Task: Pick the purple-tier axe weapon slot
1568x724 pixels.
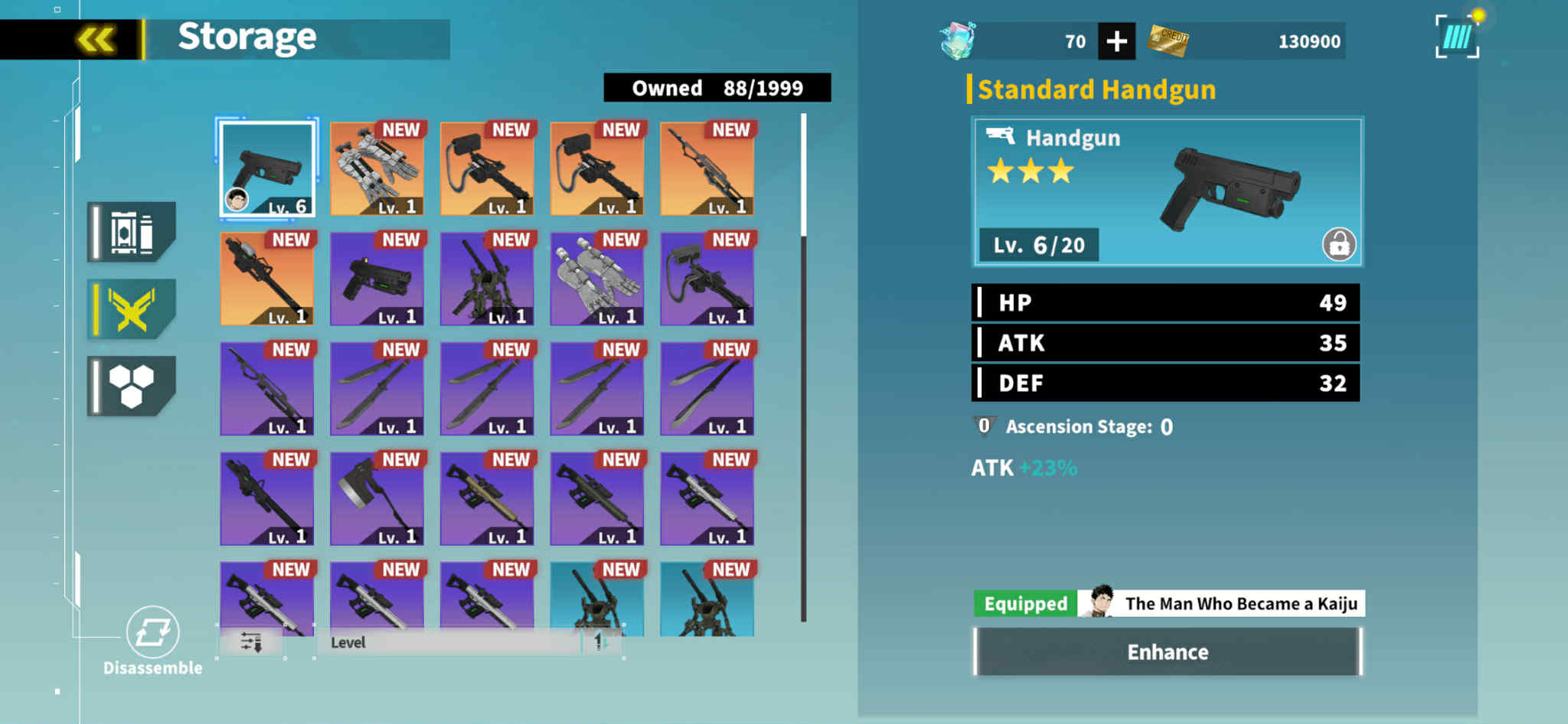Action: point(377,499)
